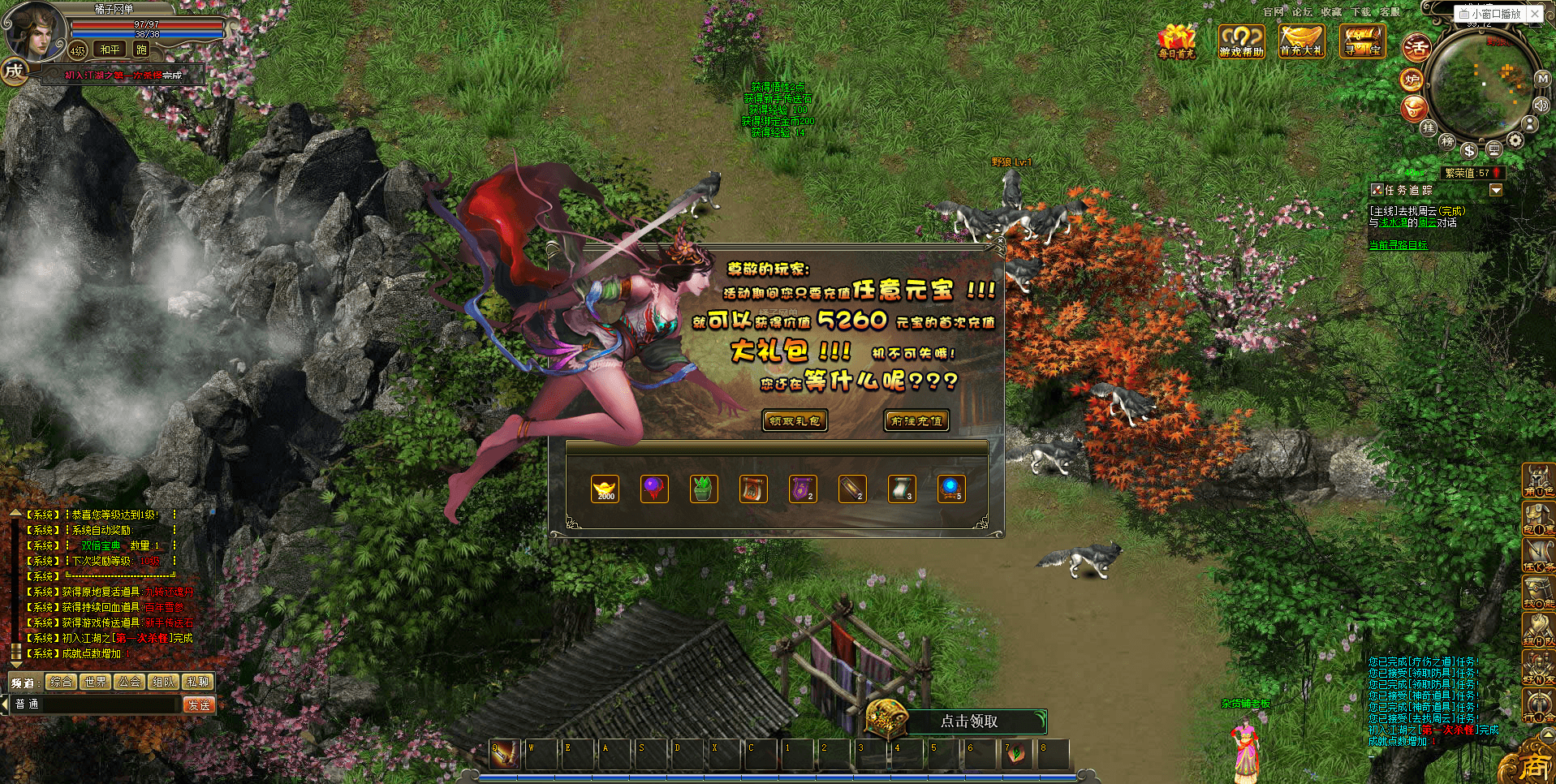The image size is (1556, 784).
Task: Open settings via the gear icon
Action: 1515,140
